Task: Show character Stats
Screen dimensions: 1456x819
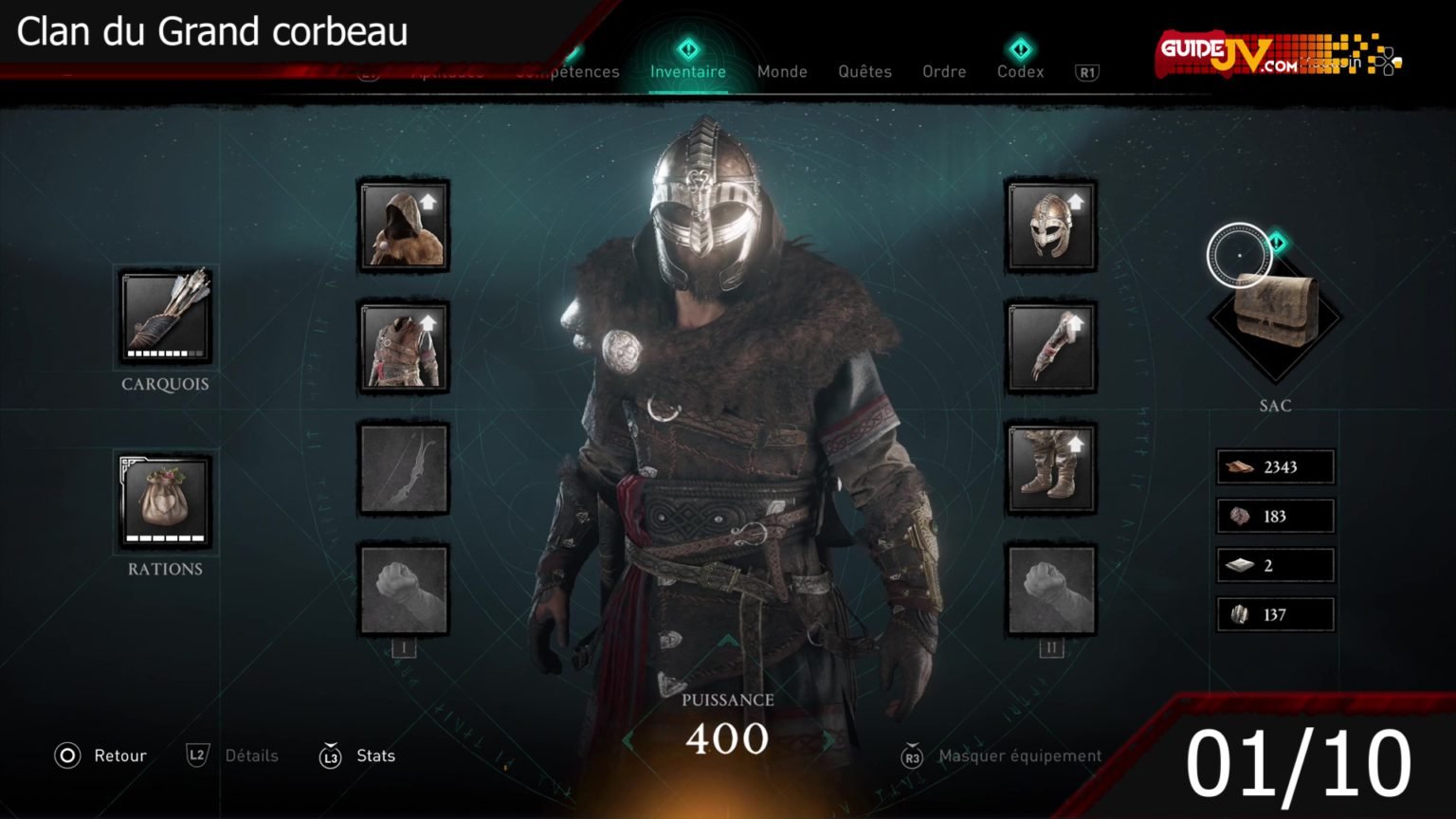Action: point(359,755)
